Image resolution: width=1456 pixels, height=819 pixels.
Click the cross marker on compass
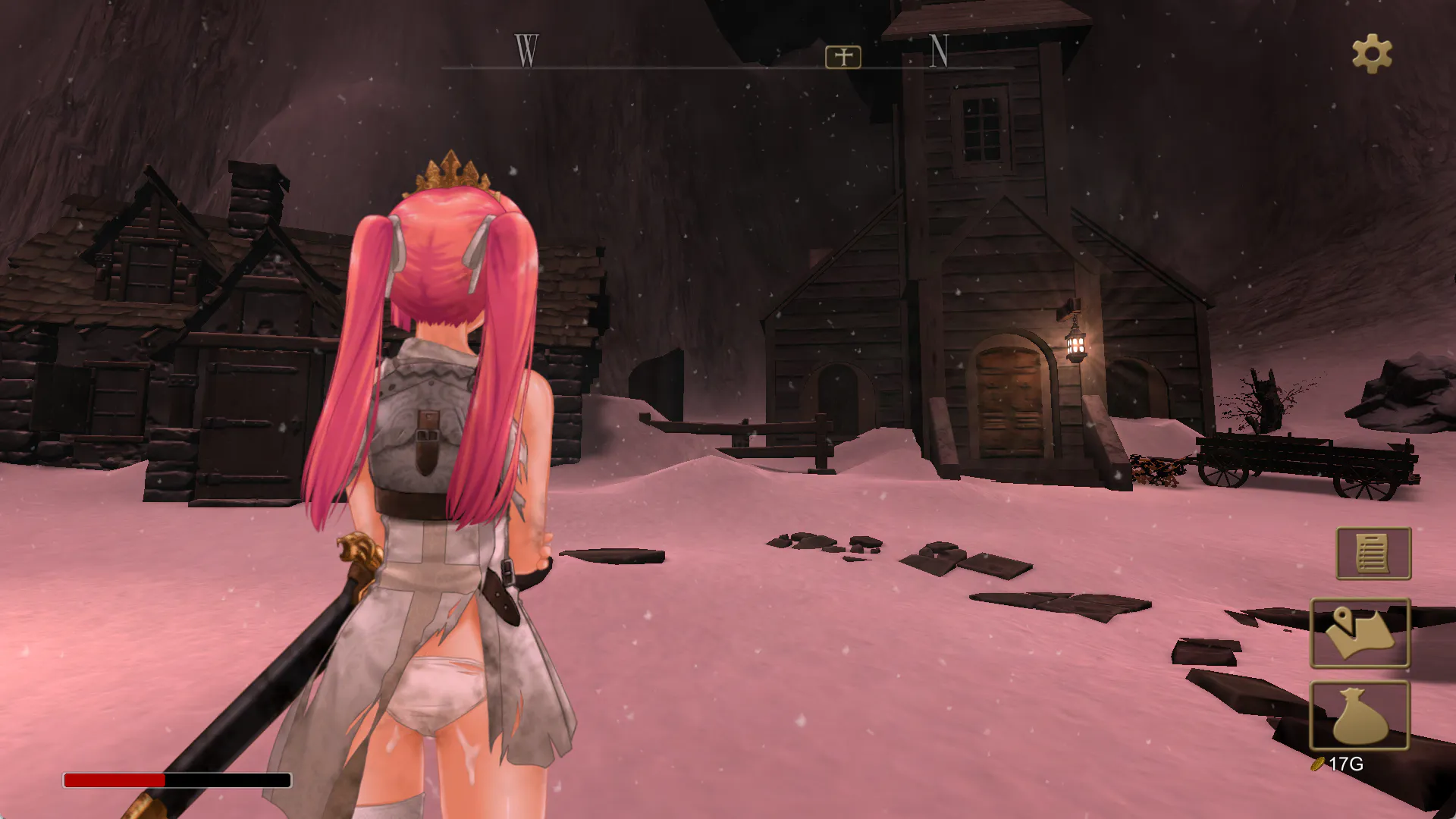coord(843,57)
